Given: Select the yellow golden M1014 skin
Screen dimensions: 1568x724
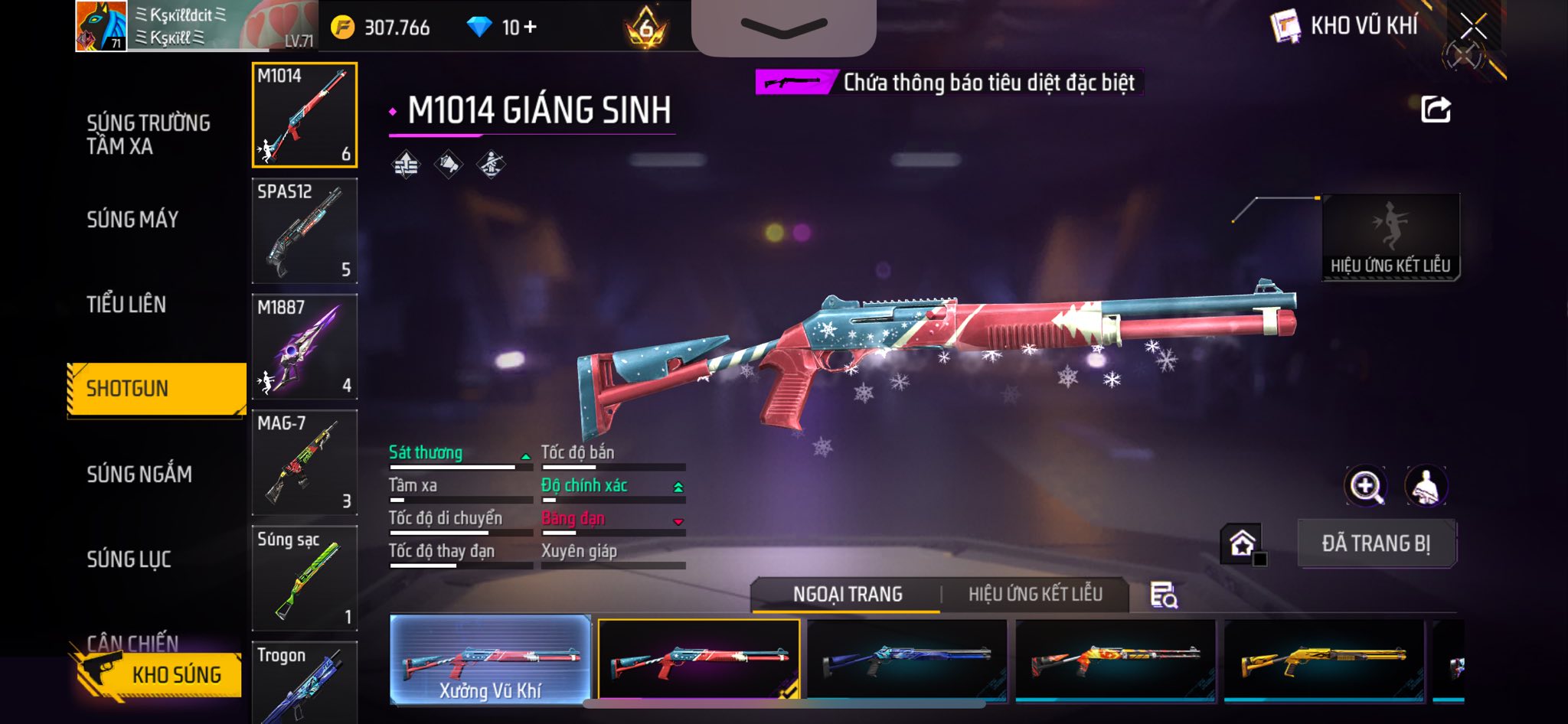Looking at the screenshot, I should (x=1323, y=660).
